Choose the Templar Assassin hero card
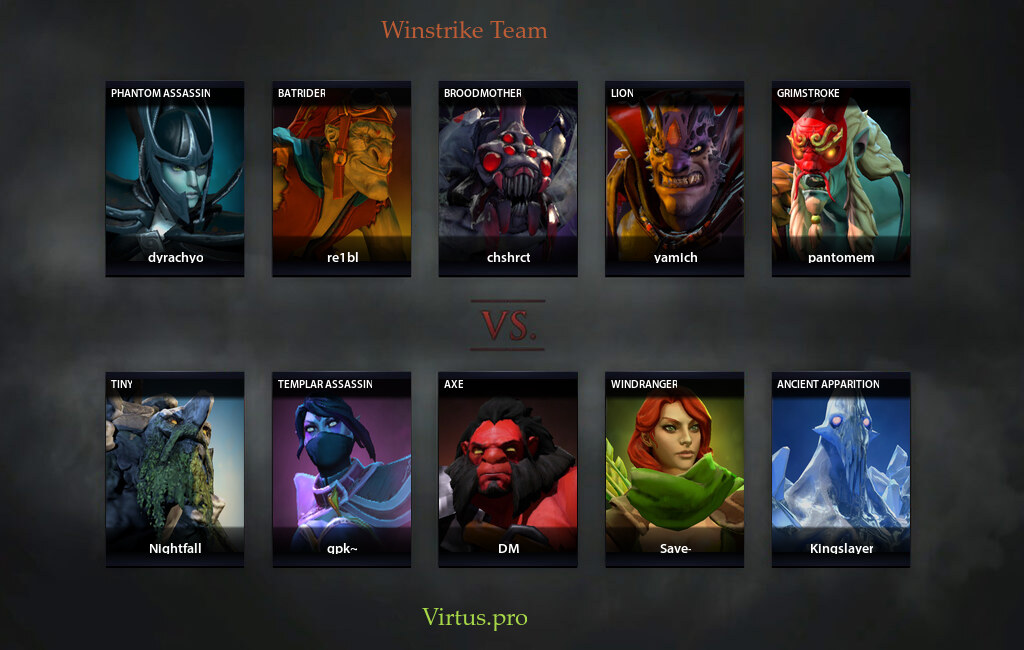 tap(341, 469)
